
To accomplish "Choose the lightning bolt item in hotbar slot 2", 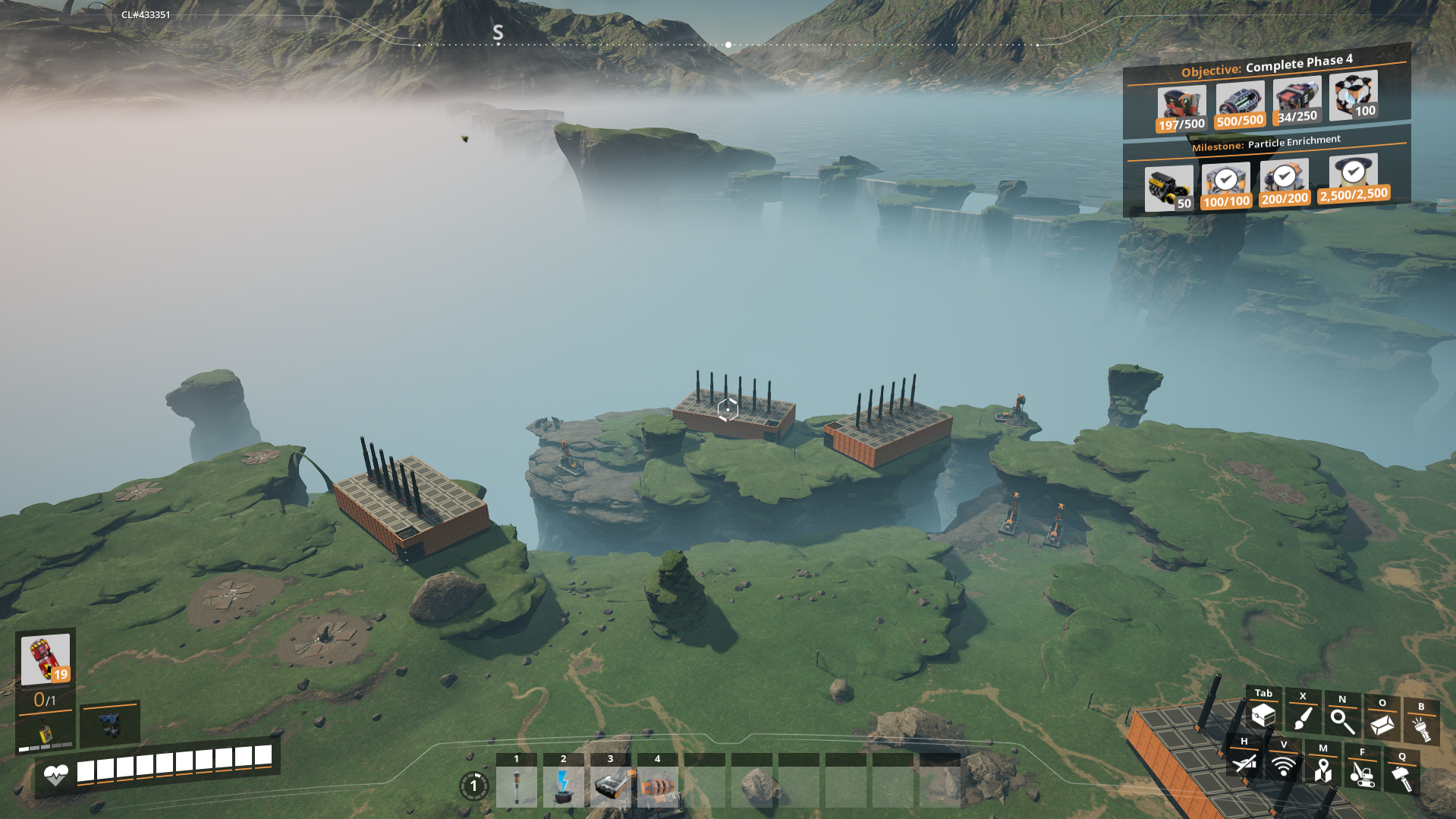I will click(563, 786).
